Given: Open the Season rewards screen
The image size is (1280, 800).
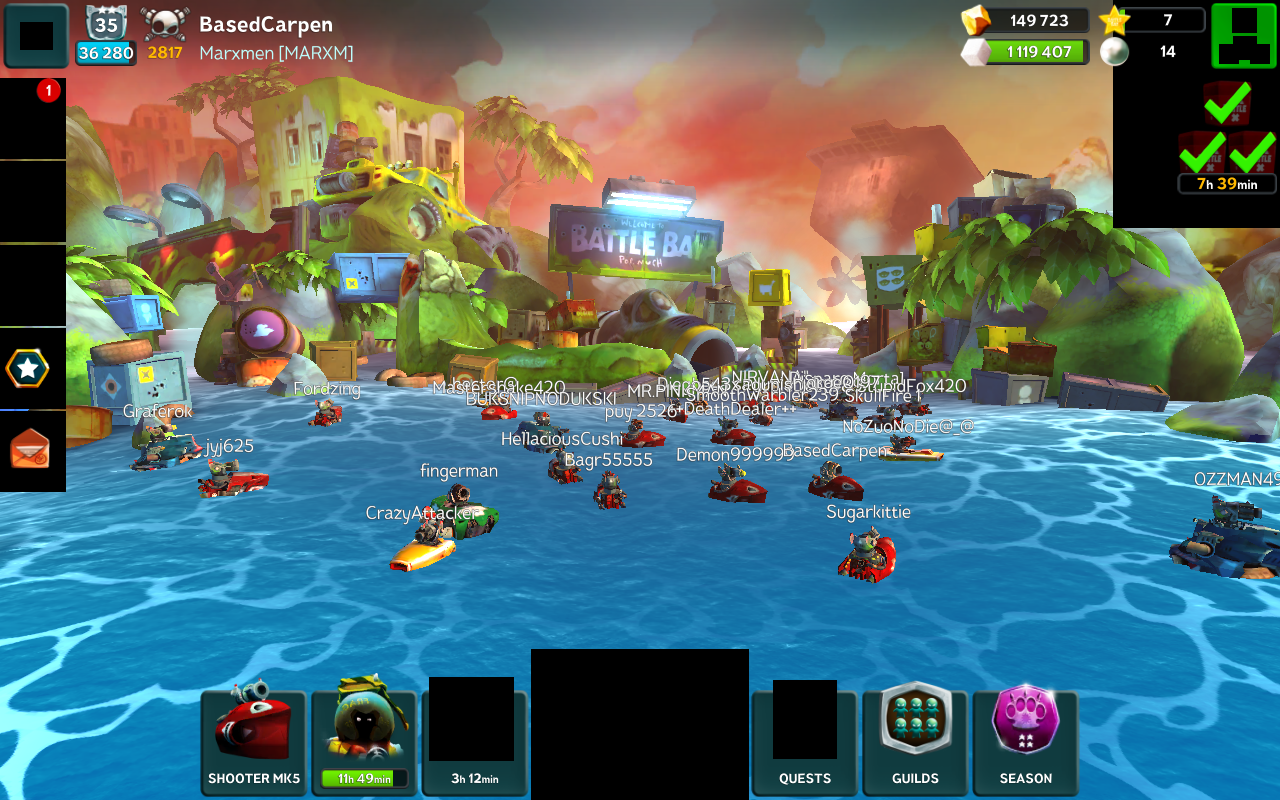Looking at the screenshot, I should (1025, 742).
